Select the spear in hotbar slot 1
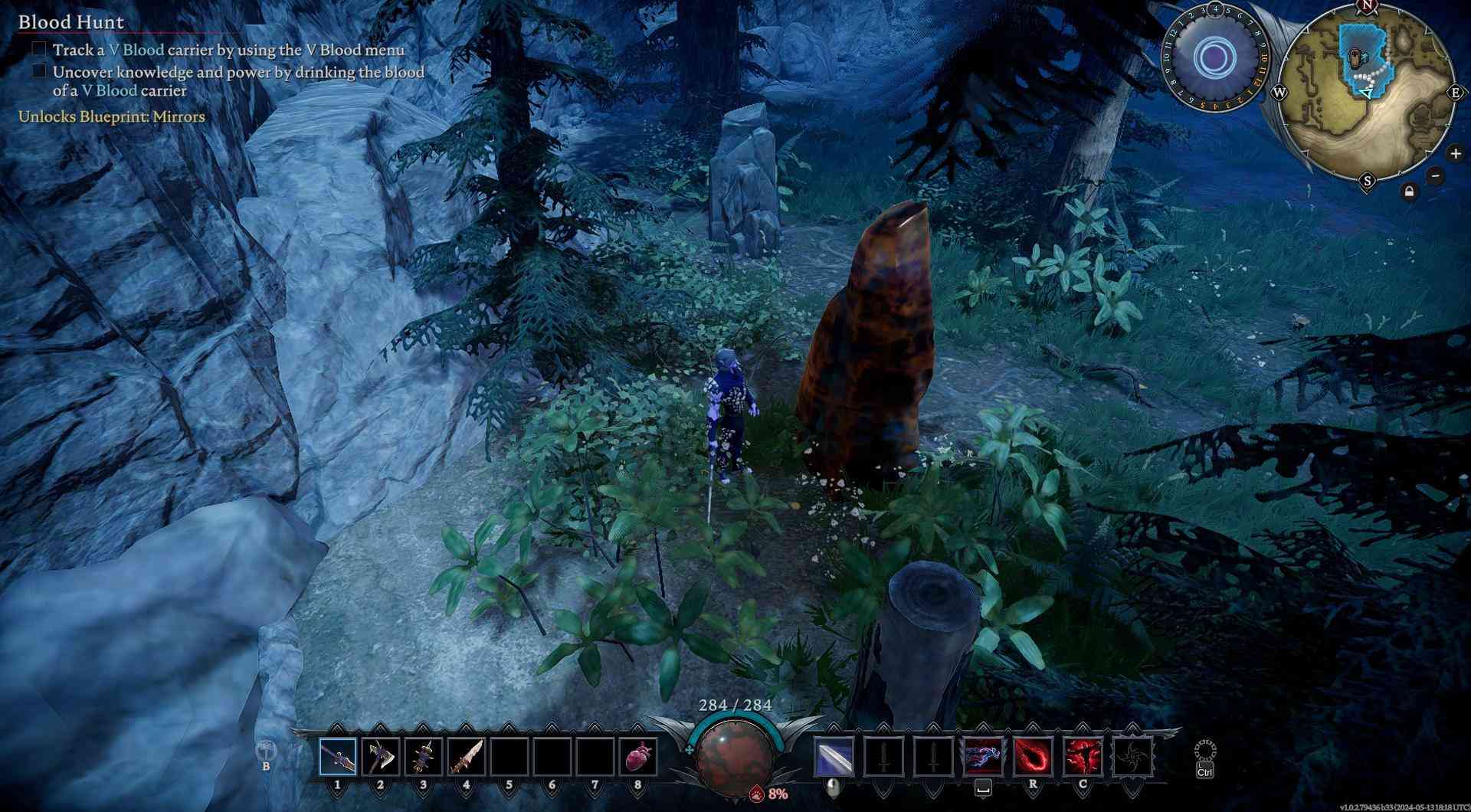 coord(338,757)
